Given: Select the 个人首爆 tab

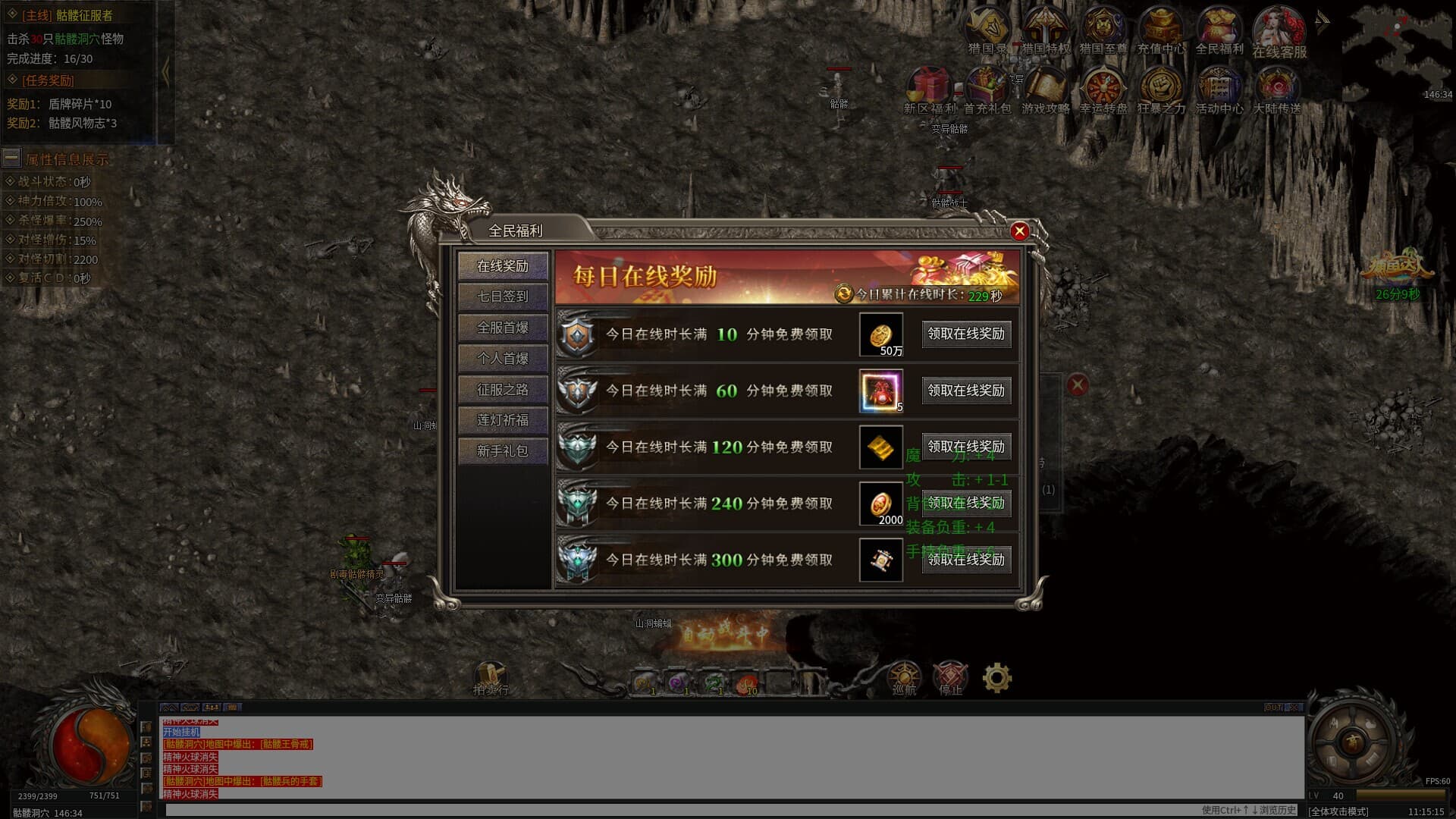Looking at the screenshot, I should tap(502, 359).
